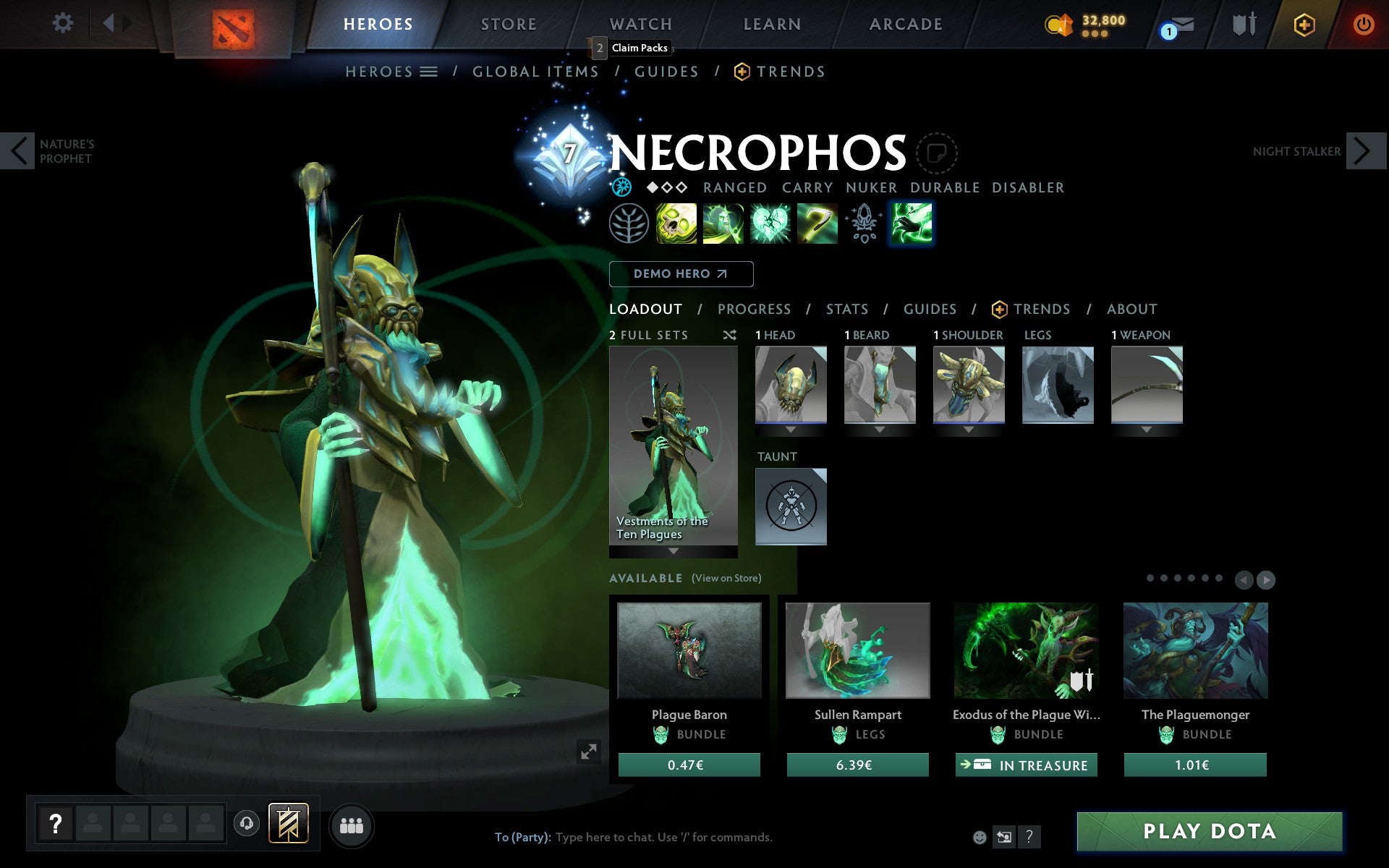1389x868 pixels.
Task: Select the Aghanim's upgrade ability icon
Action: (864, 224)
